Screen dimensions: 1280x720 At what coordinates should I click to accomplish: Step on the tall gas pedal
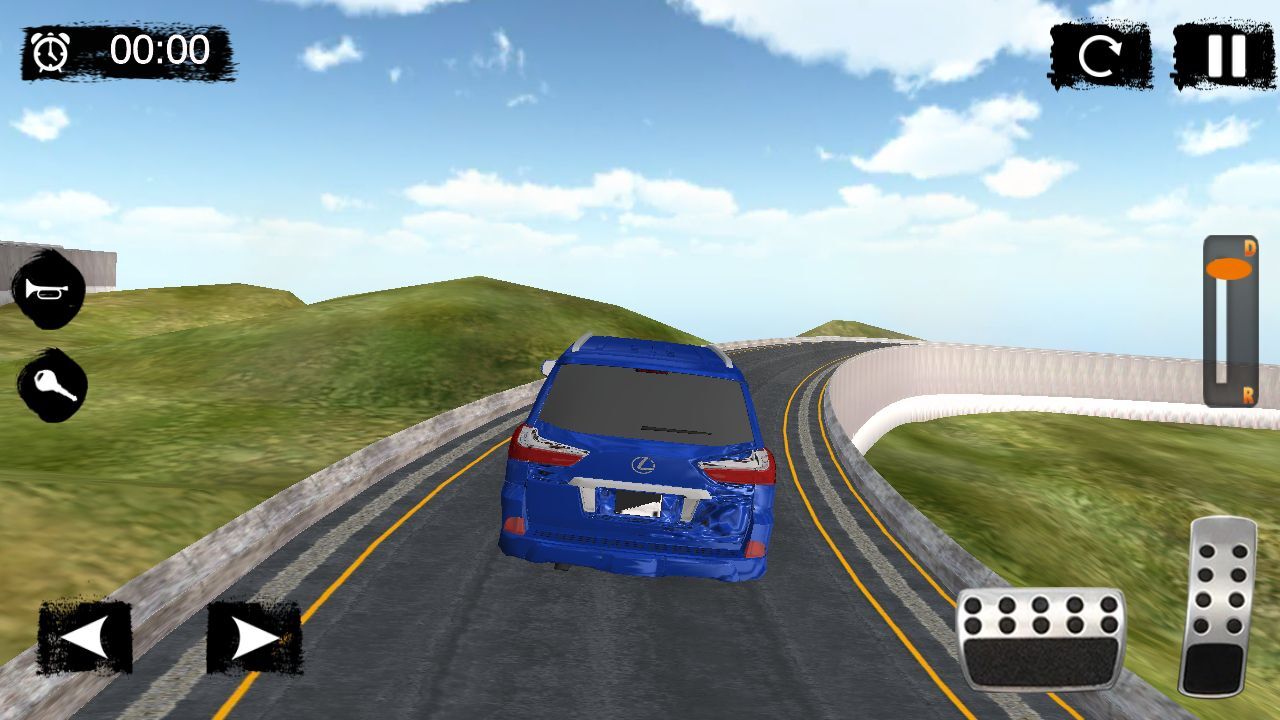1217,606
